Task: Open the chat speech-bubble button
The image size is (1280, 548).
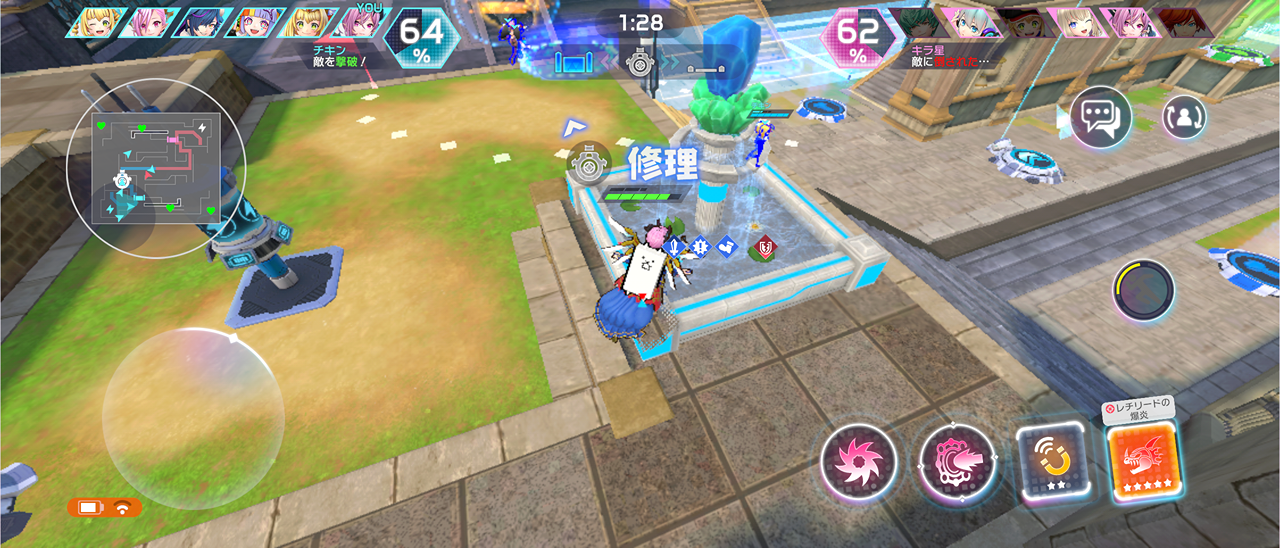Action: (1100, 118)
